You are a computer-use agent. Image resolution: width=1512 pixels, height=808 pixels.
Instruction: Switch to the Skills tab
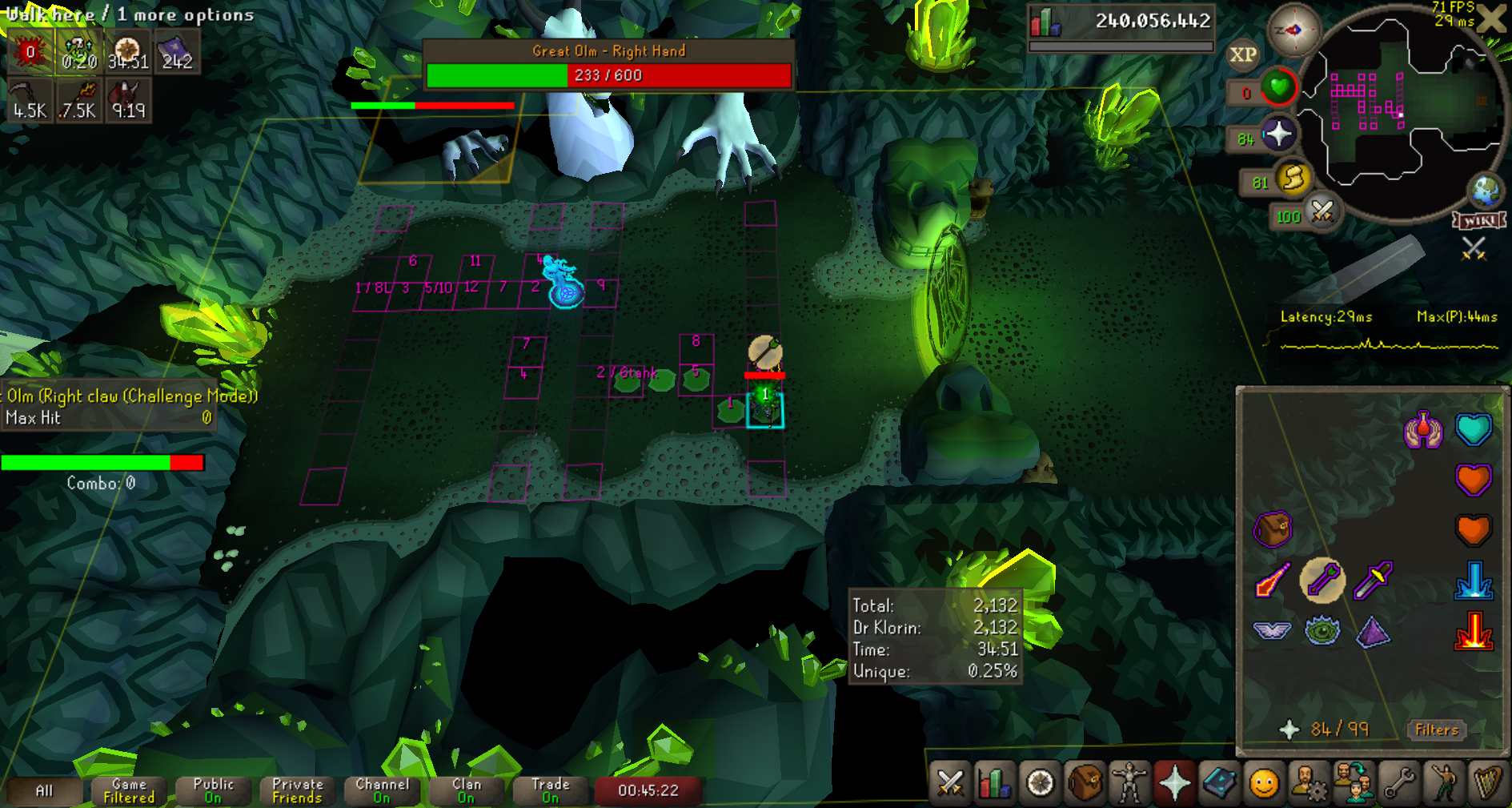click(994, 782)
